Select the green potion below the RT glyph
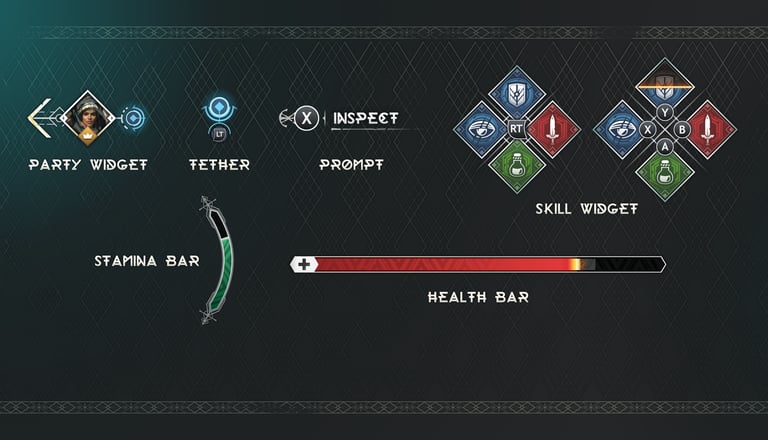Image resolution: width=768 pixels, height=440 pixels. pos(517,164)
